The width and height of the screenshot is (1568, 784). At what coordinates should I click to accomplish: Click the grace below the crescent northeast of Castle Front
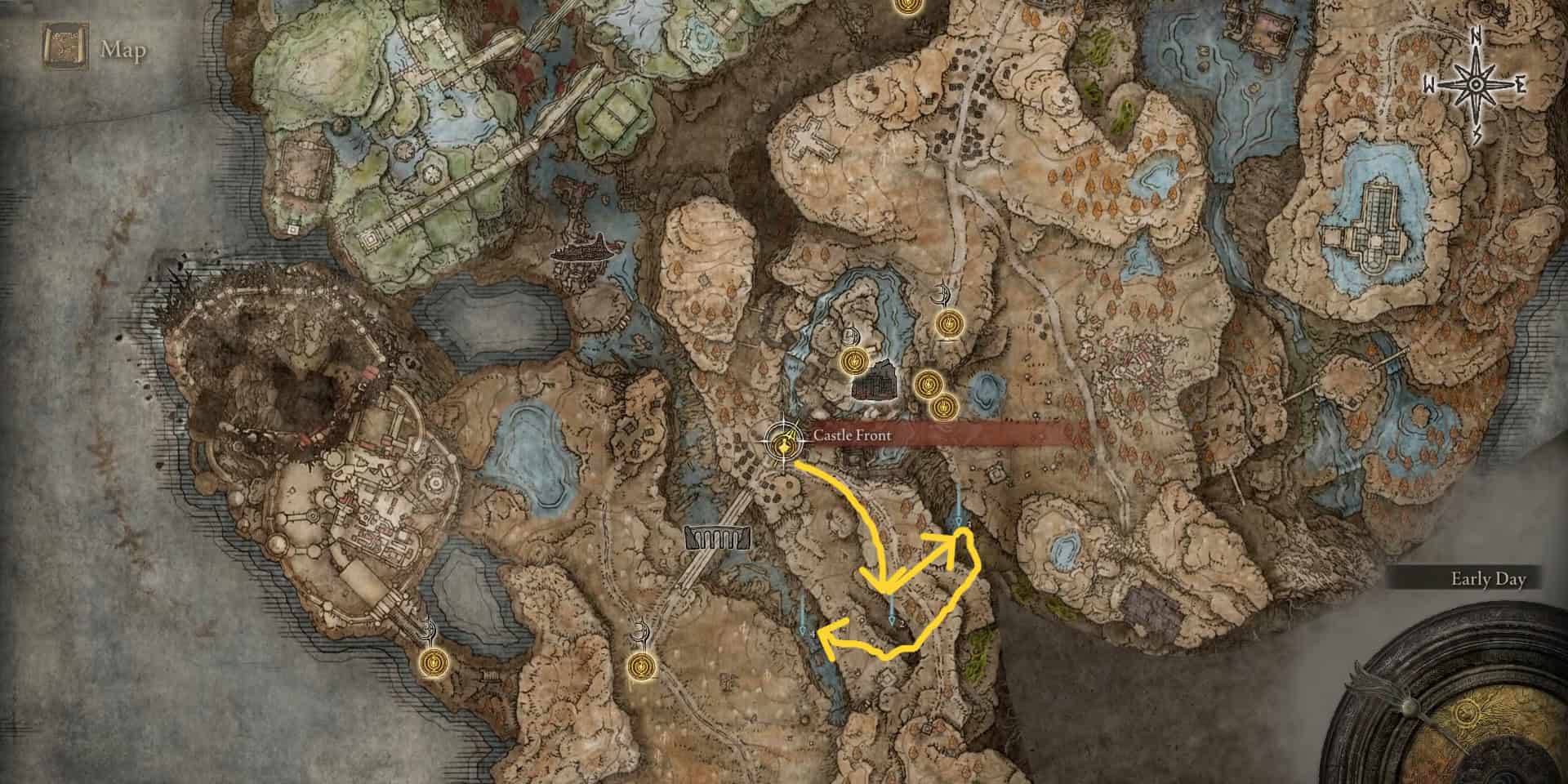tap(950, 323)
